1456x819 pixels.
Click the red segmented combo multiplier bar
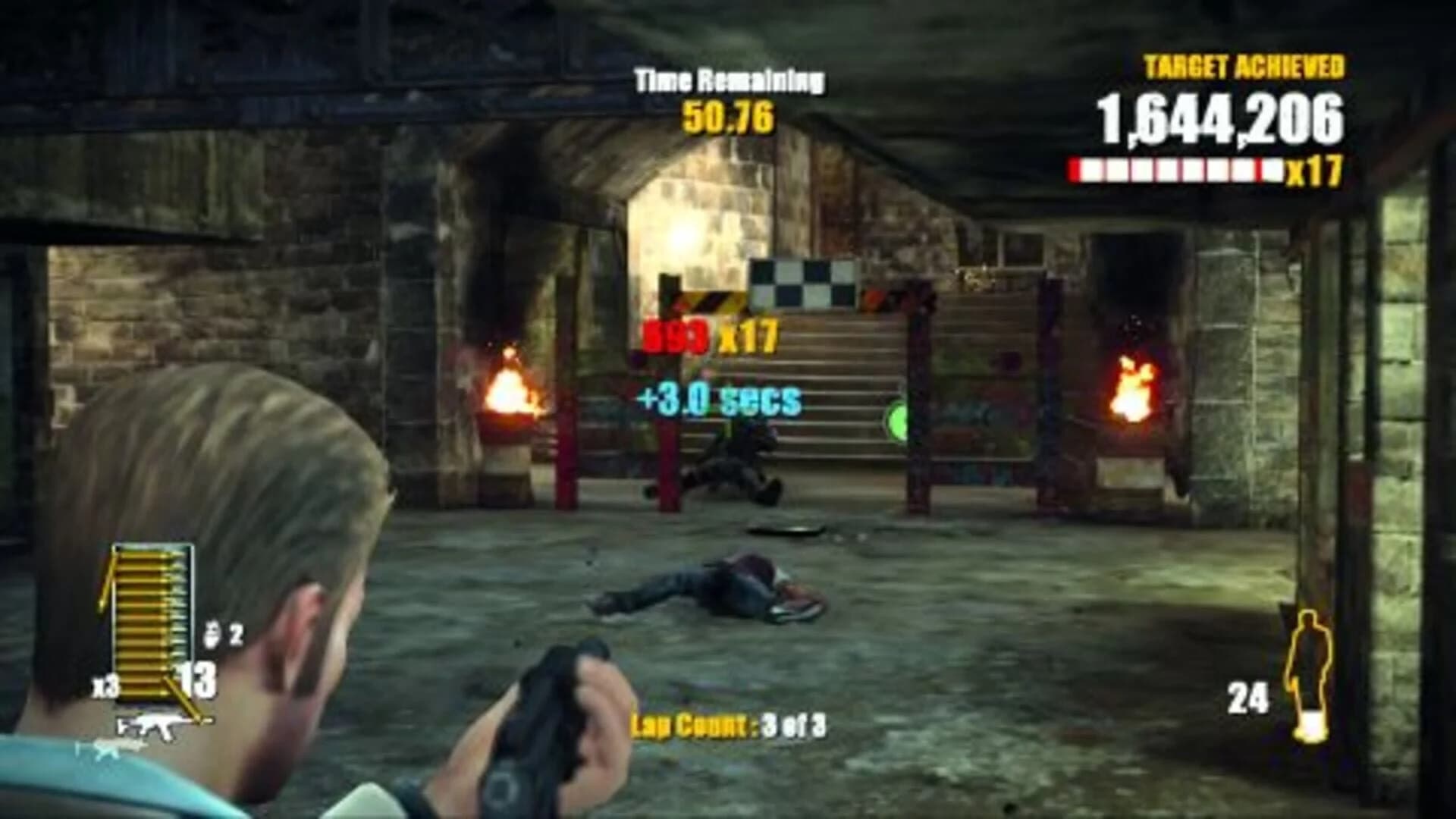coord(1175,170)
